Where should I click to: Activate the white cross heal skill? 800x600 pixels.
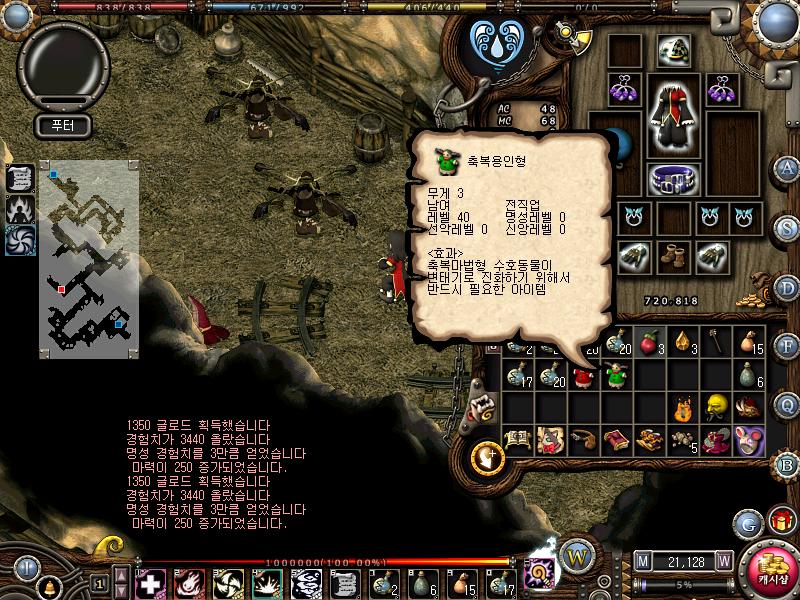coord(150,582)
